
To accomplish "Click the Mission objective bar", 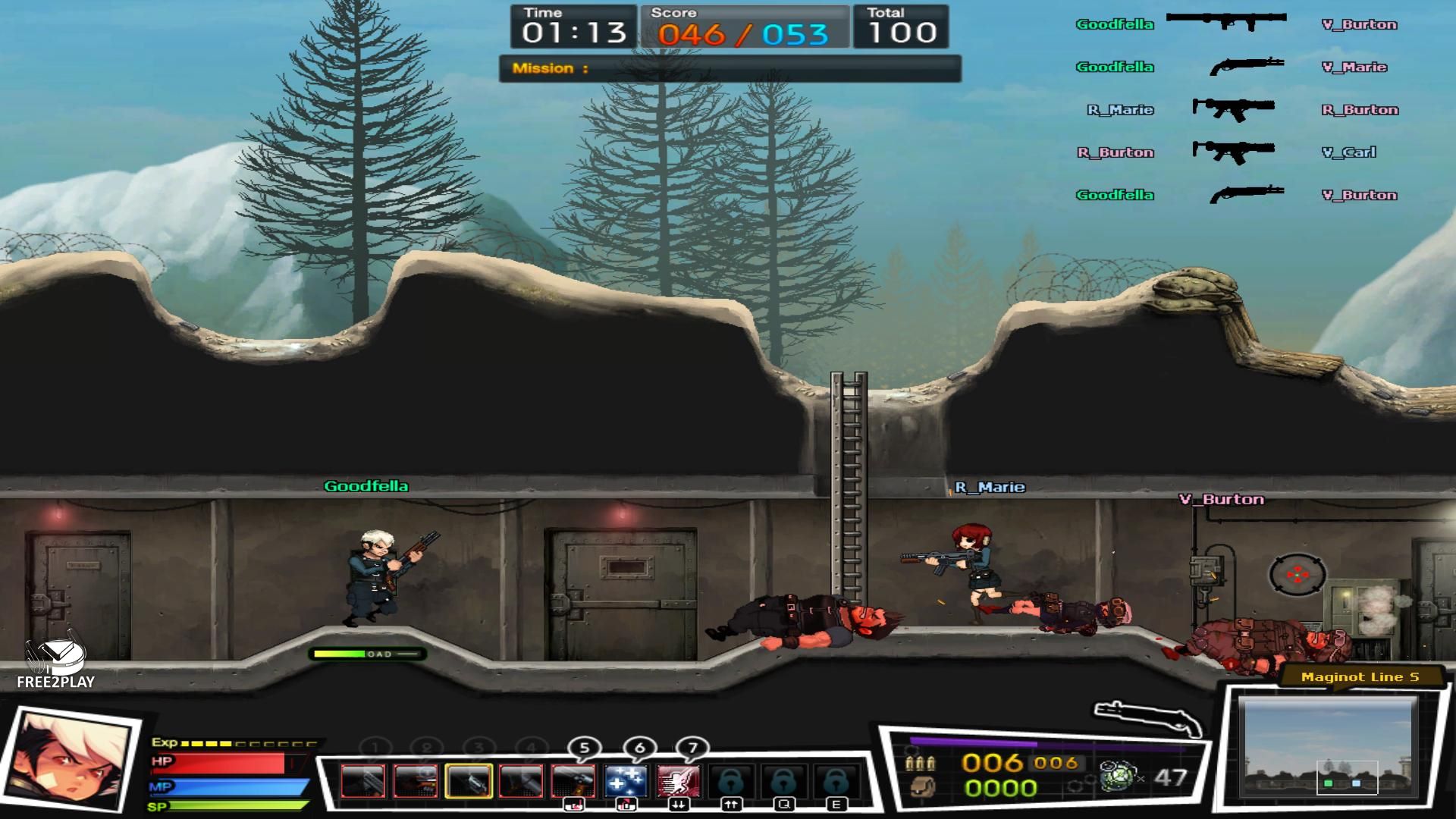I will pos(730,68).
